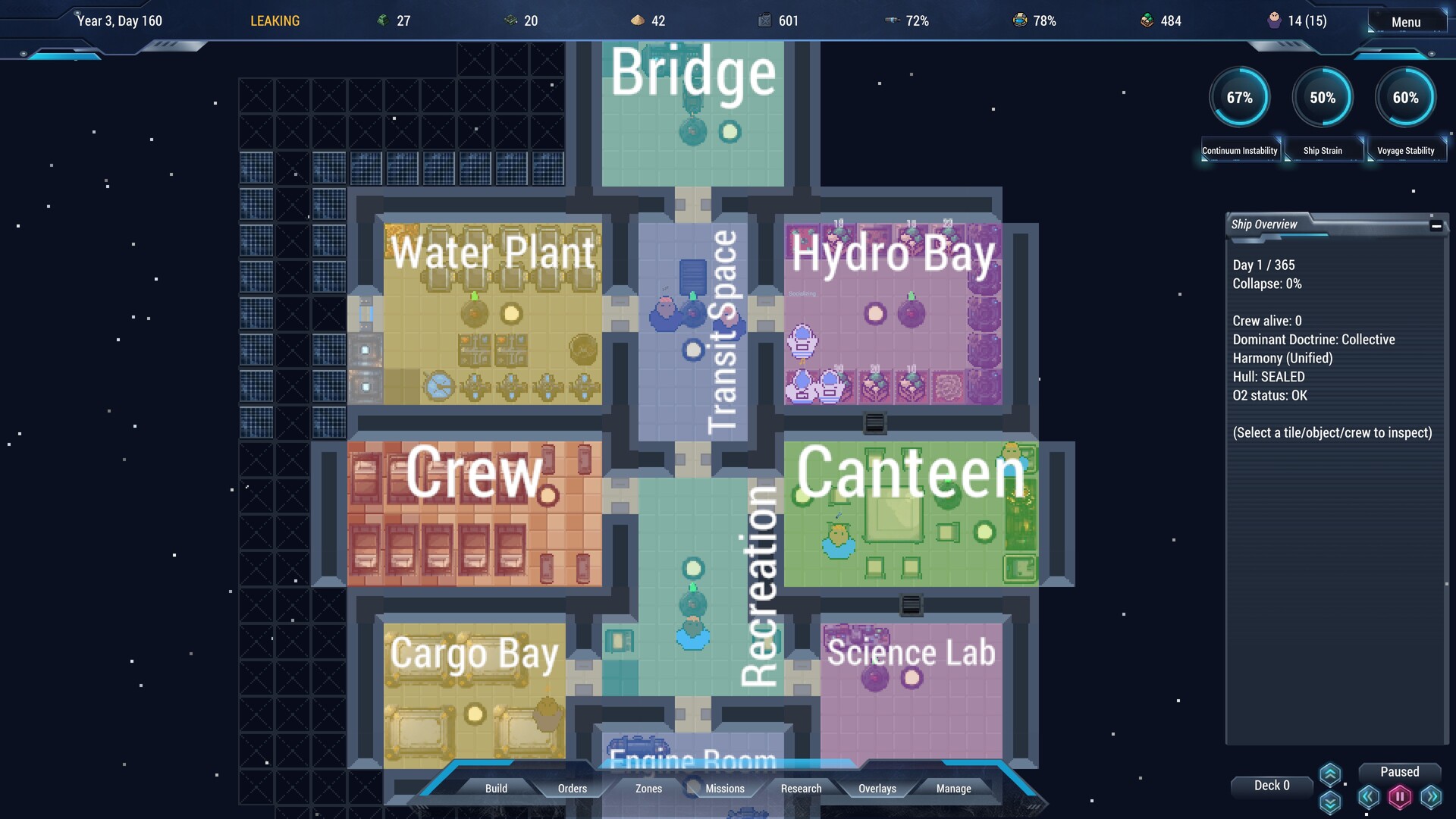This screenshot has height=819, width=1456.
Task: Open the Research tab
Action: point(801,789)
